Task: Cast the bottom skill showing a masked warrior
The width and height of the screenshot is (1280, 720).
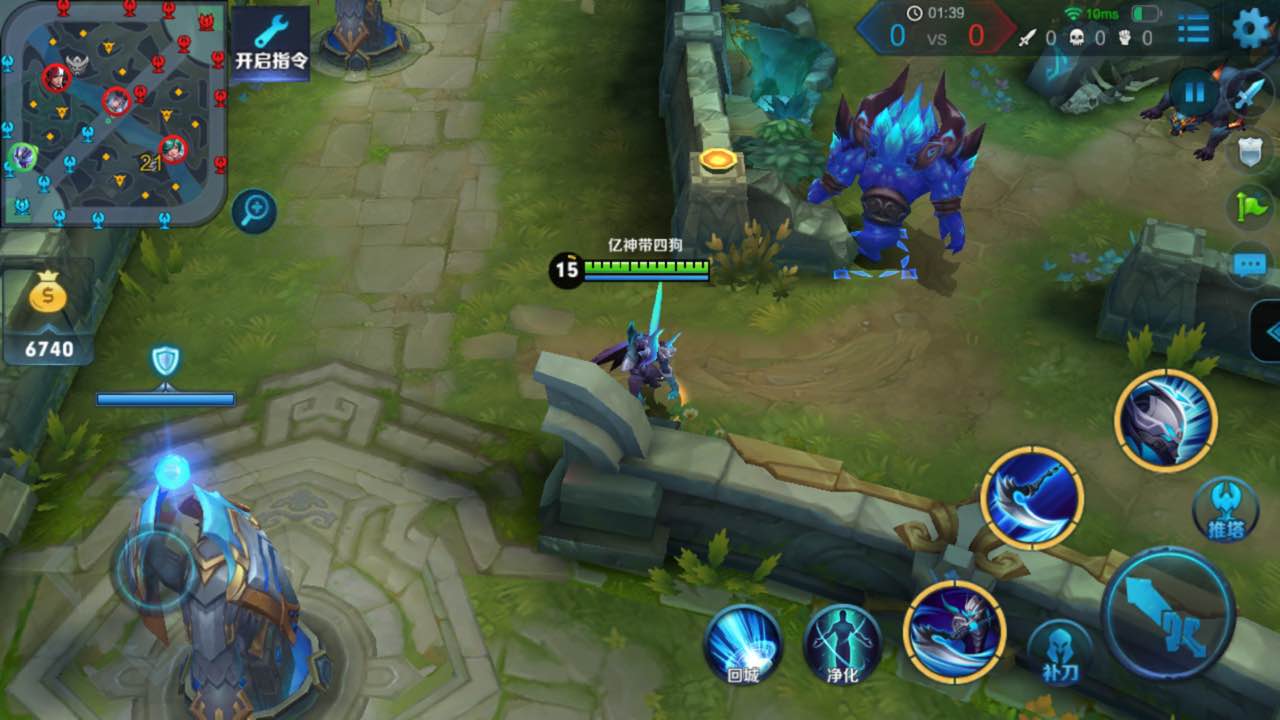Action: point(954,632)
